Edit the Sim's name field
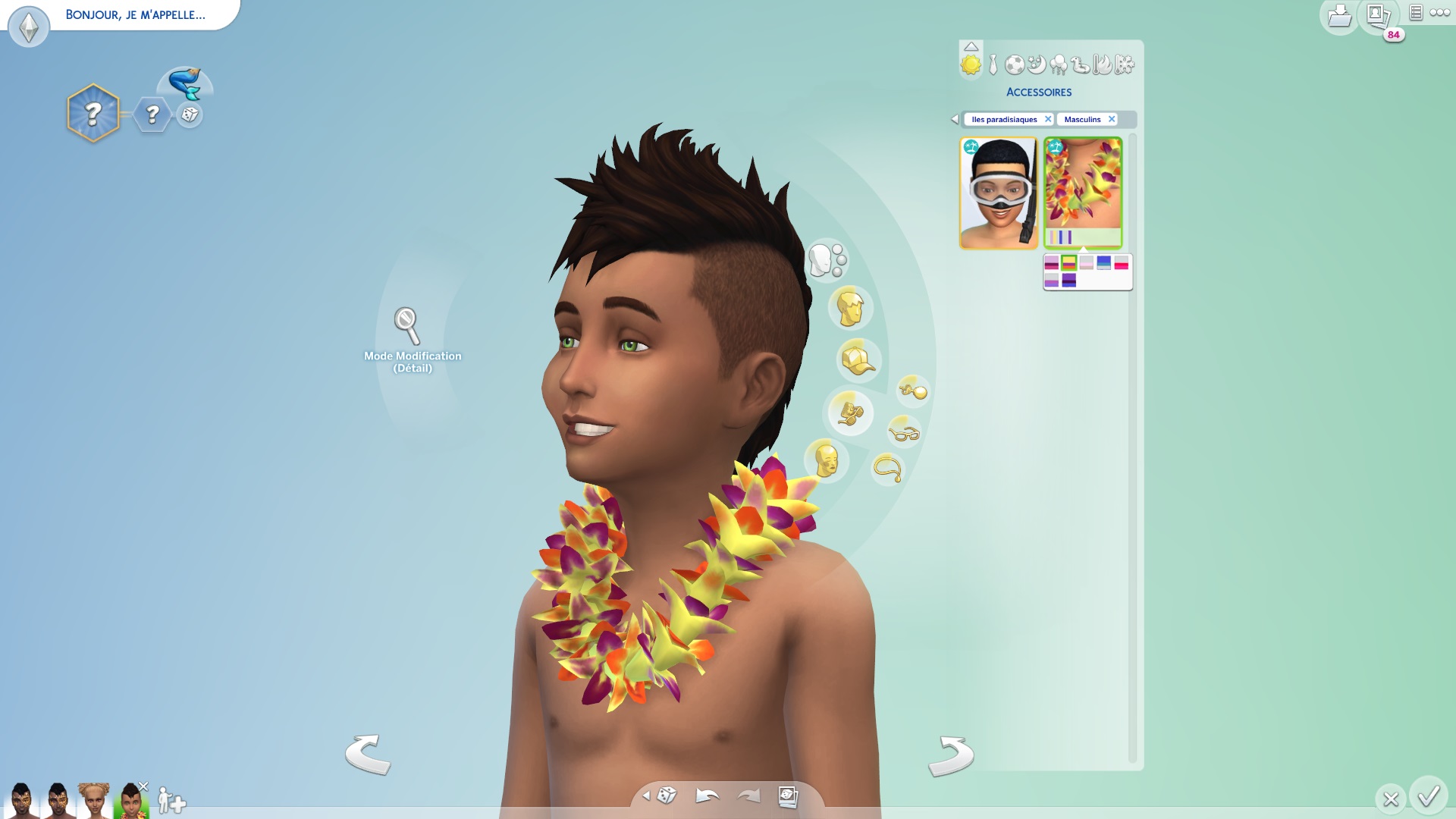The image size is (1456, 819). 135,15
